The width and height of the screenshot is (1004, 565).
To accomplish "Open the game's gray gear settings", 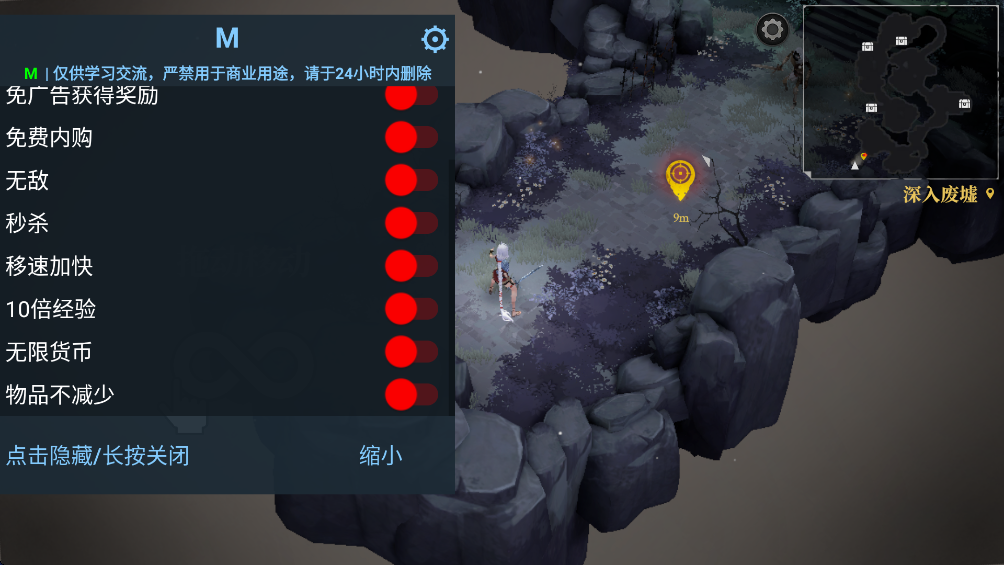I will [x=772, y=30].
